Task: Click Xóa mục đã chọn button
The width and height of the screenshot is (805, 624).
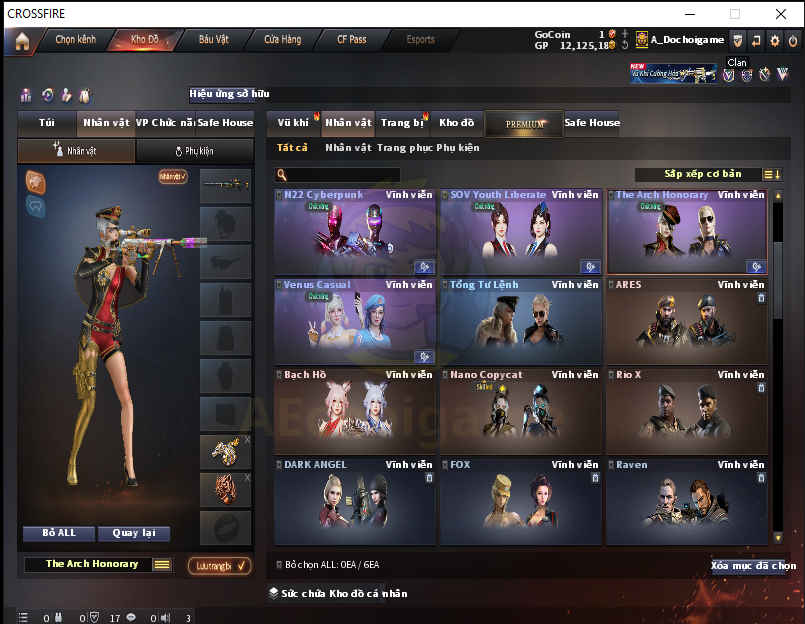Action: (x=753, y=566)
